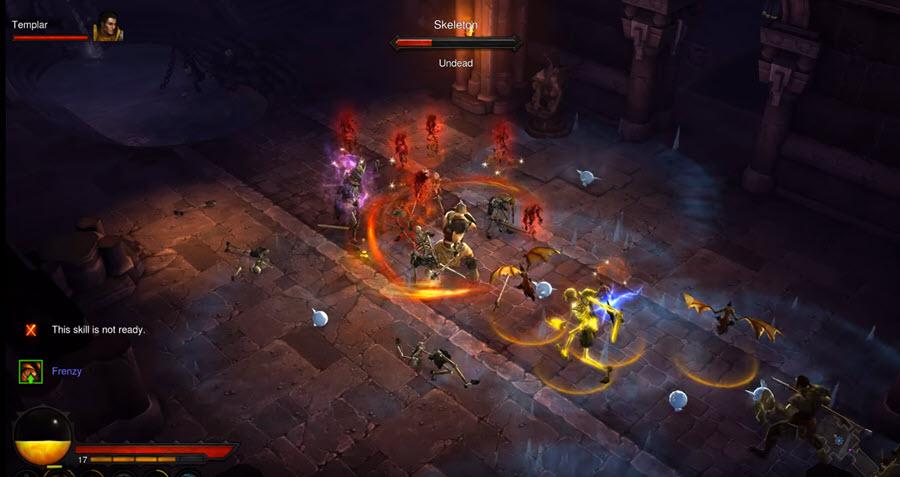Select the Frenzy skill icon
Screen dimensions: 900x477
30,372
